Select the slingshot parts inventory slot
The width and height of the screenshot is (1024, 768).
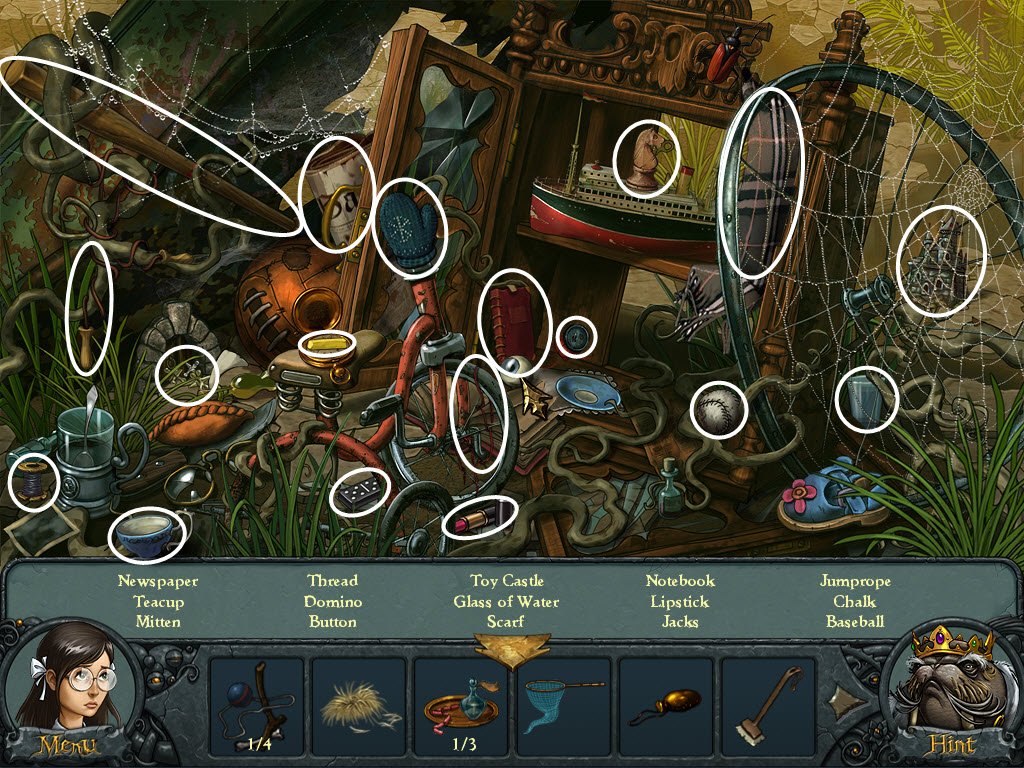pyautogui.click(x=258, y=705)
